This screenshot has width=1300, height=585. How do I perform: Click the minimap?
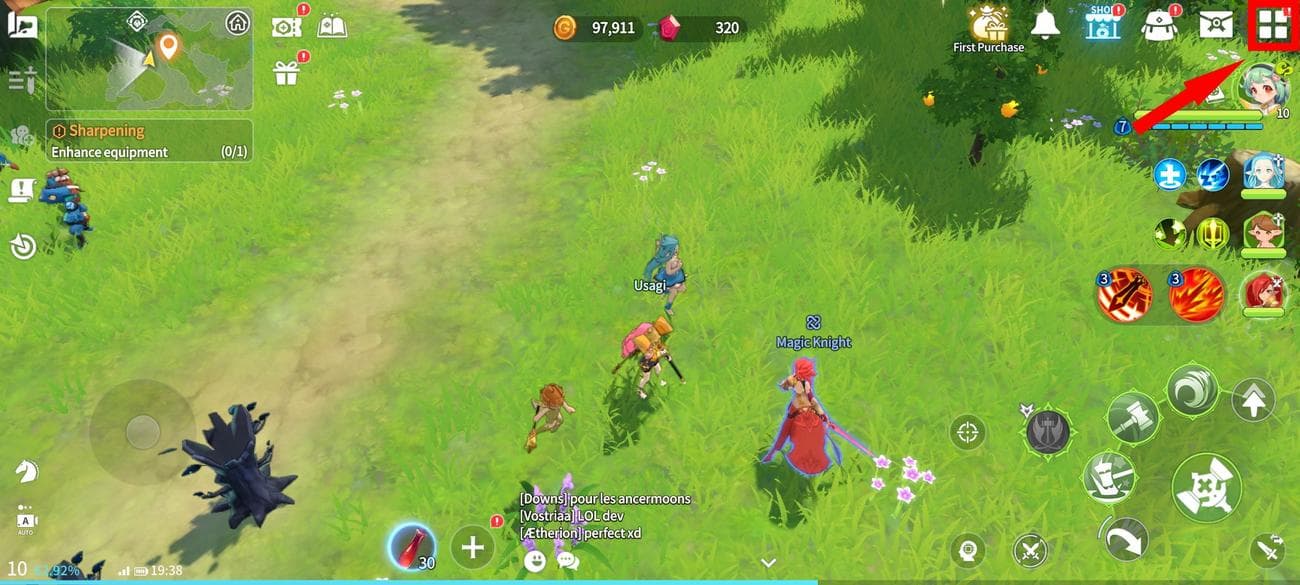[149, 58]
